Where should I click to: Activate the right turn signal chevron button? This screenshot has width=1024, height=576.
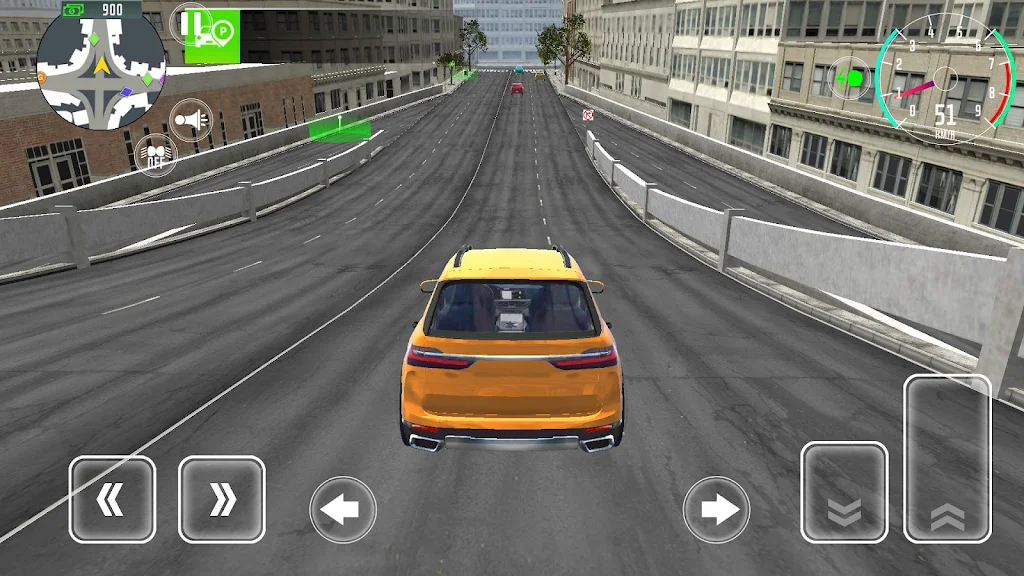221,499
